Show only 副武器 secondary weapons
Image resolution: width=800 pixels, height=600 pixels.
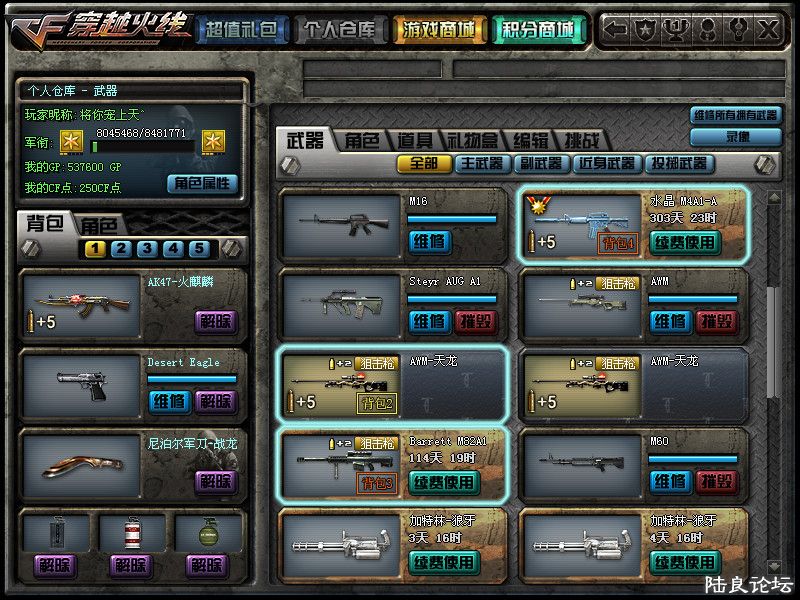[x=540, y=163]
